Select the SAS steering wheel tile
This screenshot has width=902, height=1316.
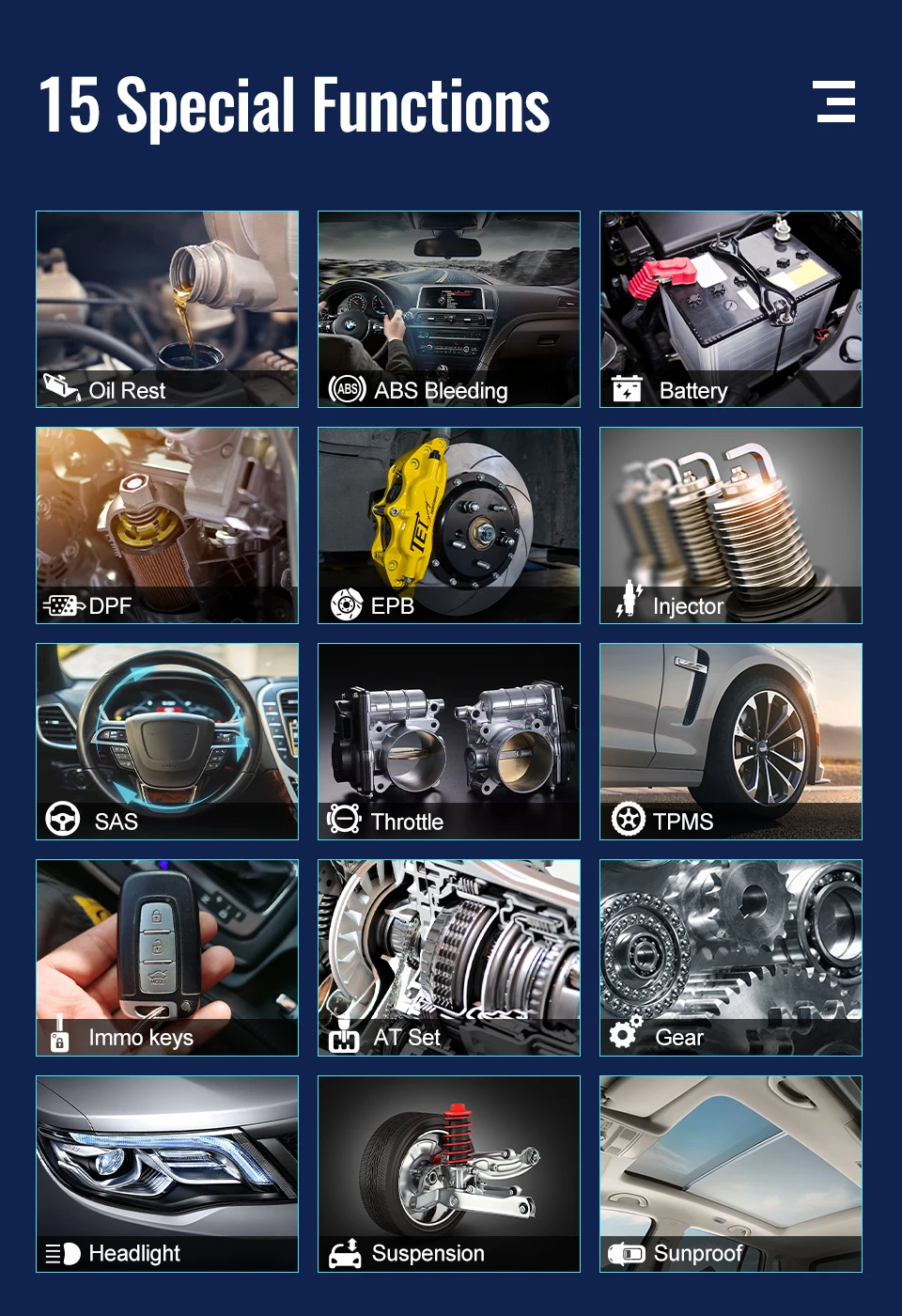167,742
